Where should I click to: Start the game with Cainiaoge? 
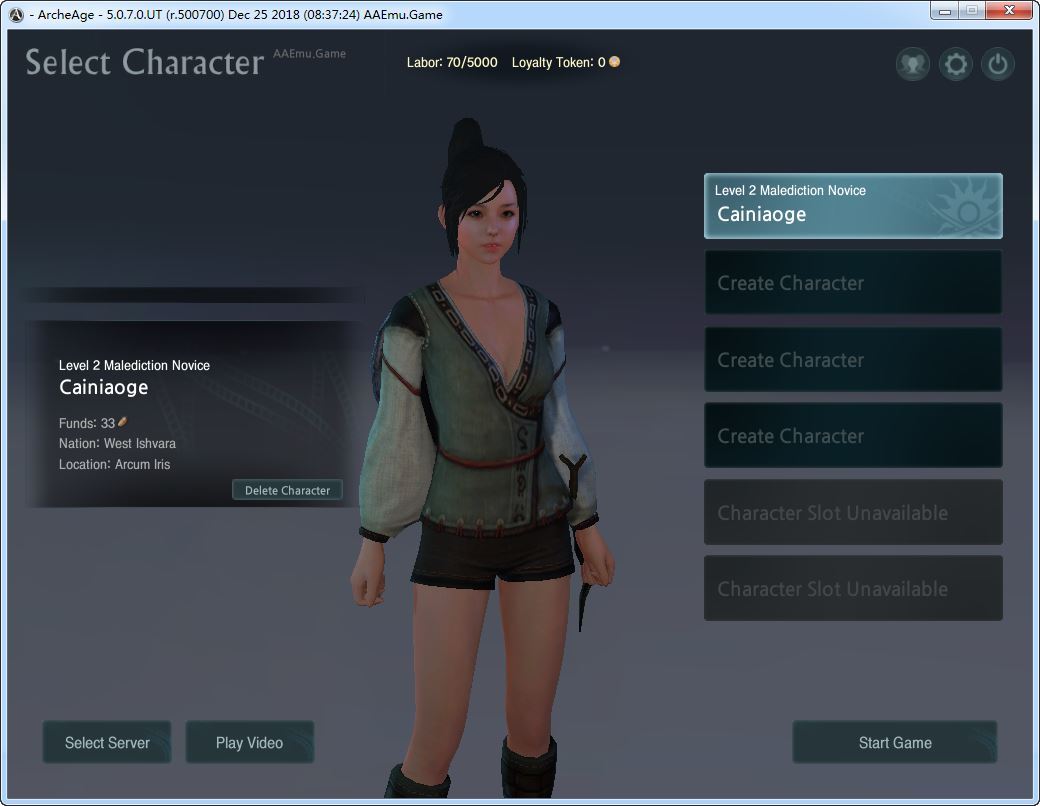pos(894,743)
